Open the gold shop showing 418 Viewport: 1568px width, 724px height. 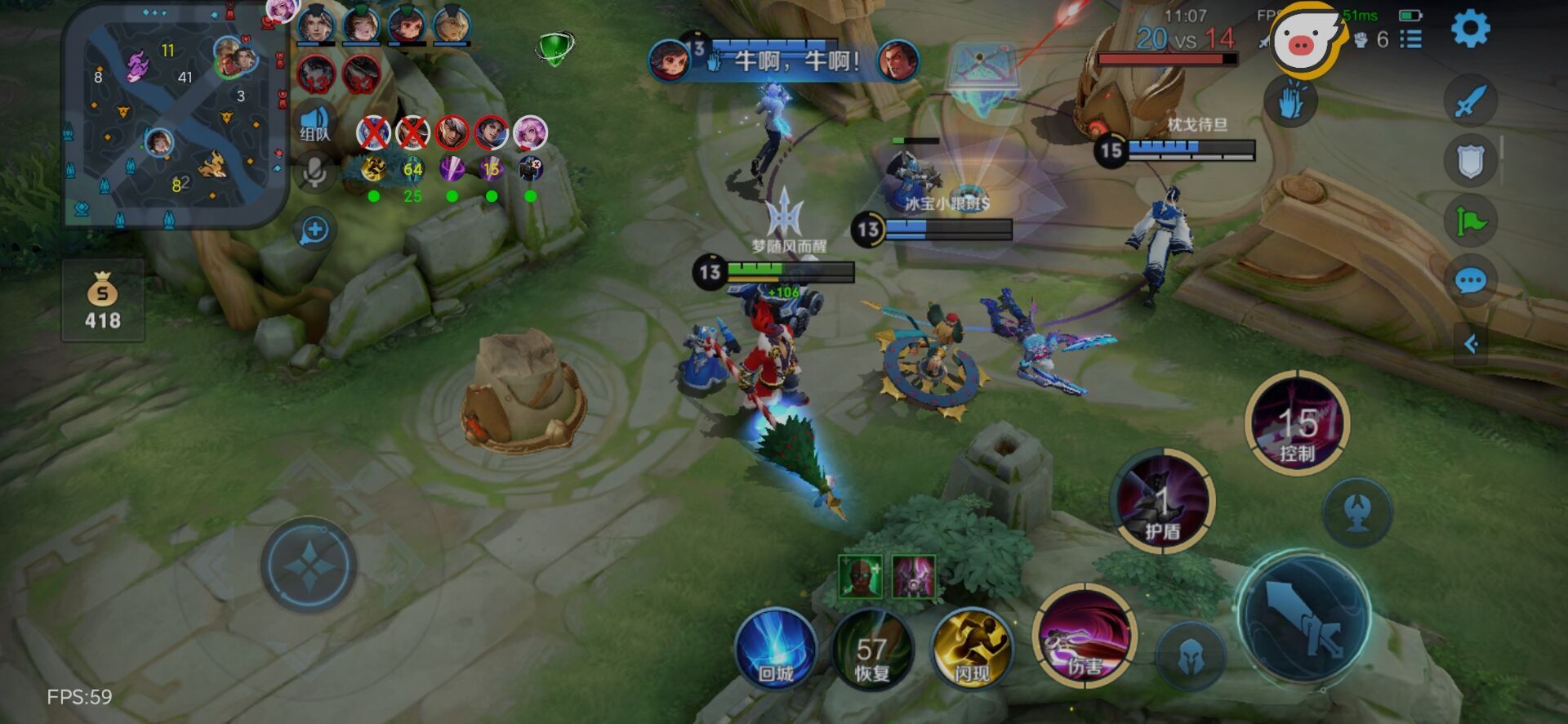tap(103, 302)
